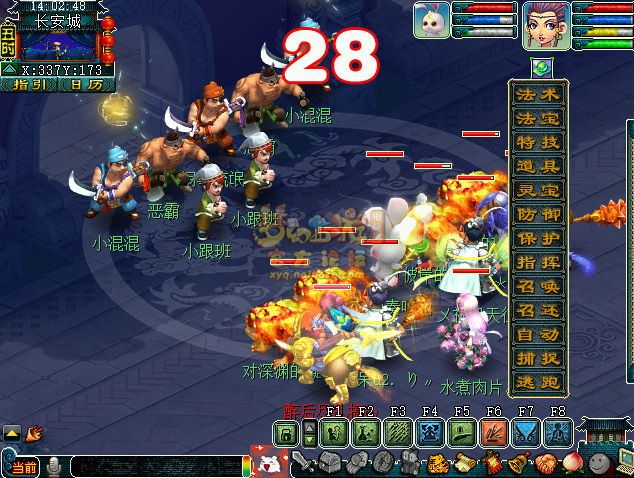Viewport: 634px width, 478px height.
Task: Select 逃跑 to flee the battle
Action: (x=537, y=383)
